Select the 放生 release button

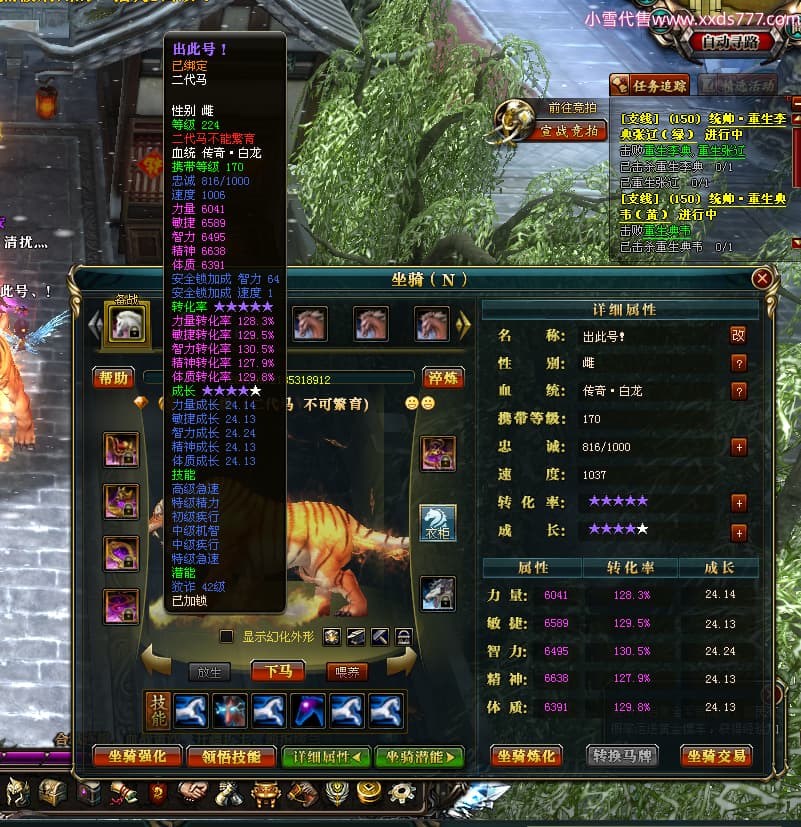[210, 672]
